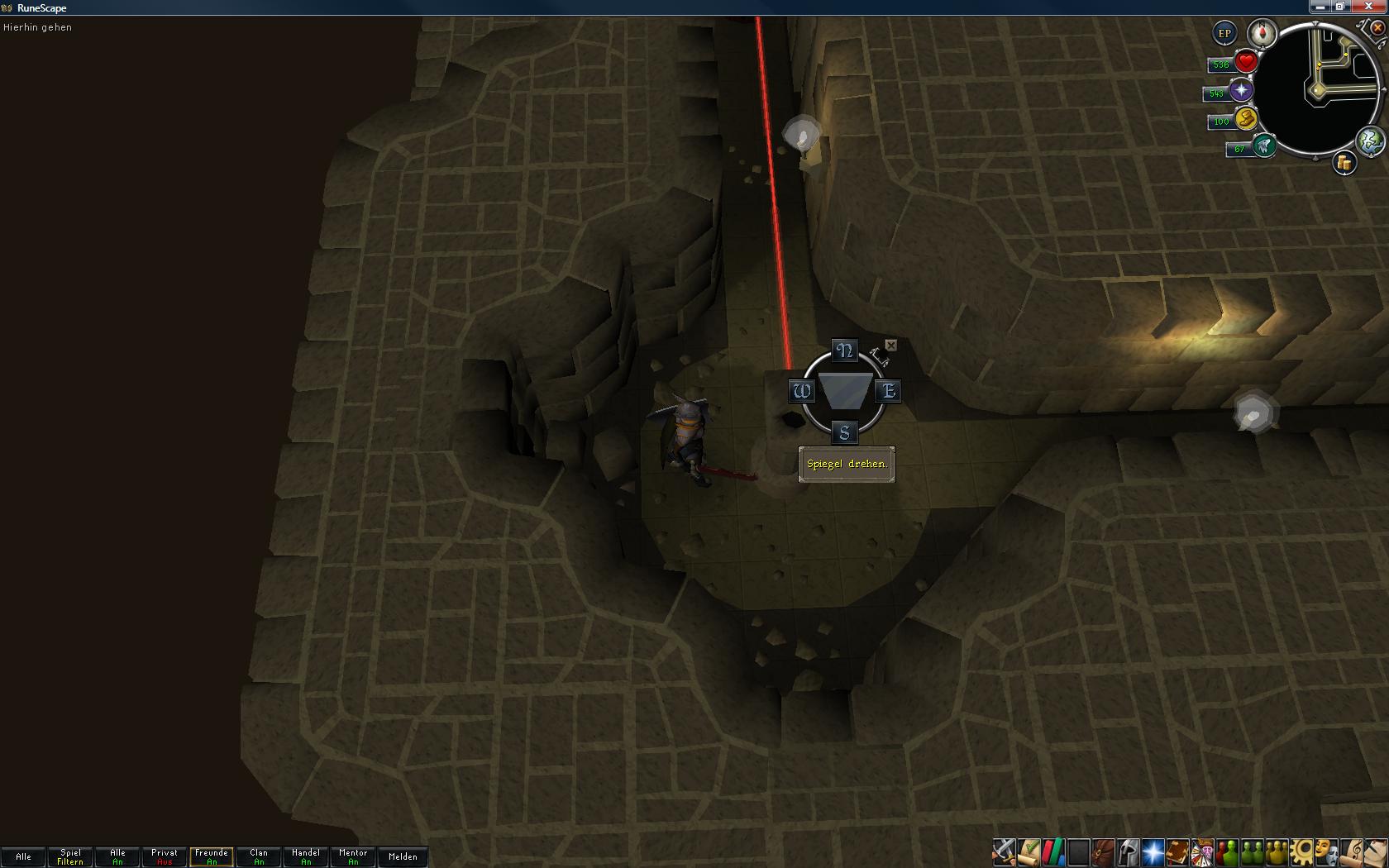The width and height of the screenshot is (1389, 868).
Task: Close the mirror rotation dial
Action: 890,345
